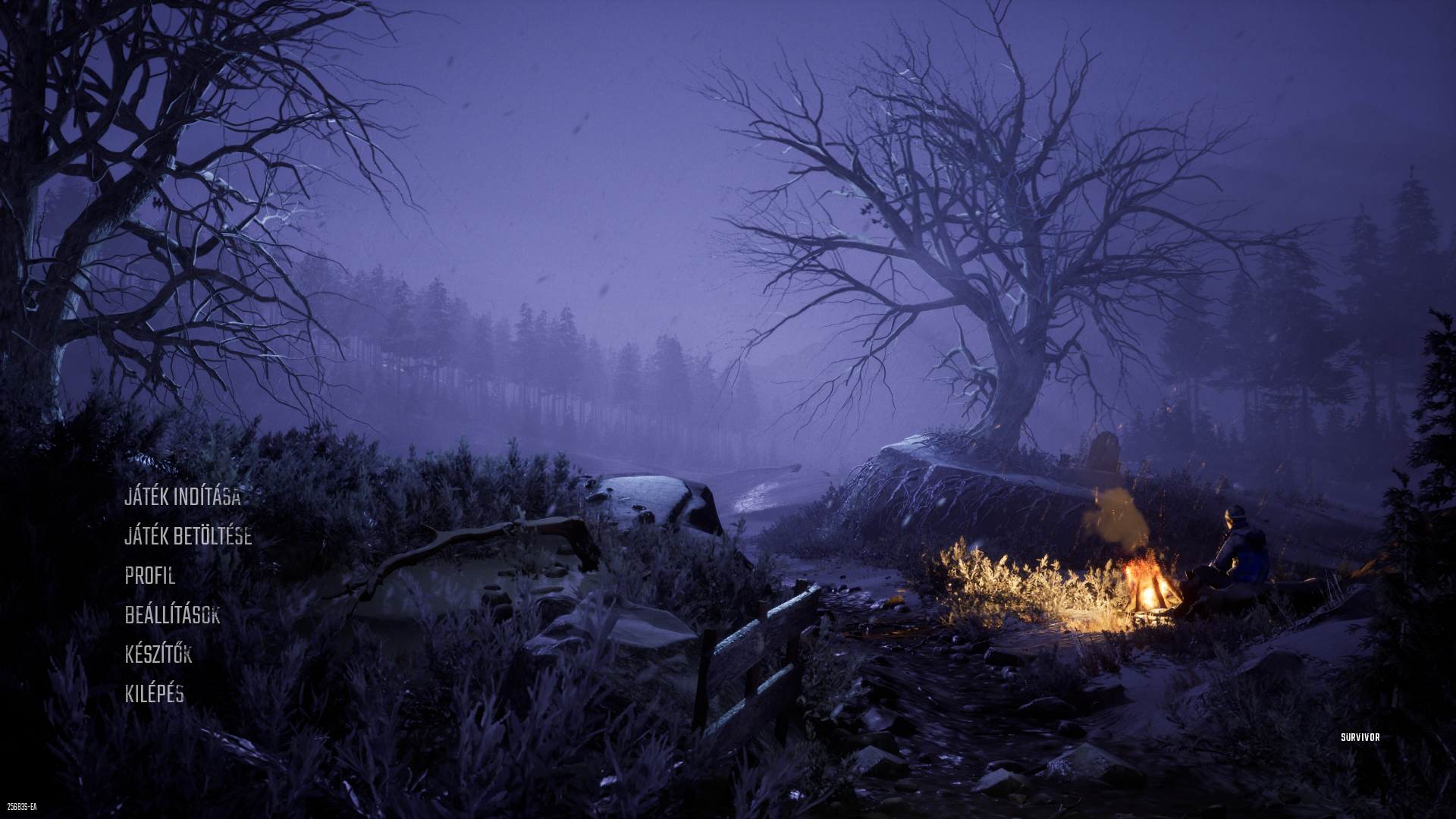Image resolution: width=1456 pixels, height=819 pixels.
Task: Open the Játék betöltése load menu
Action: (188, 536)
